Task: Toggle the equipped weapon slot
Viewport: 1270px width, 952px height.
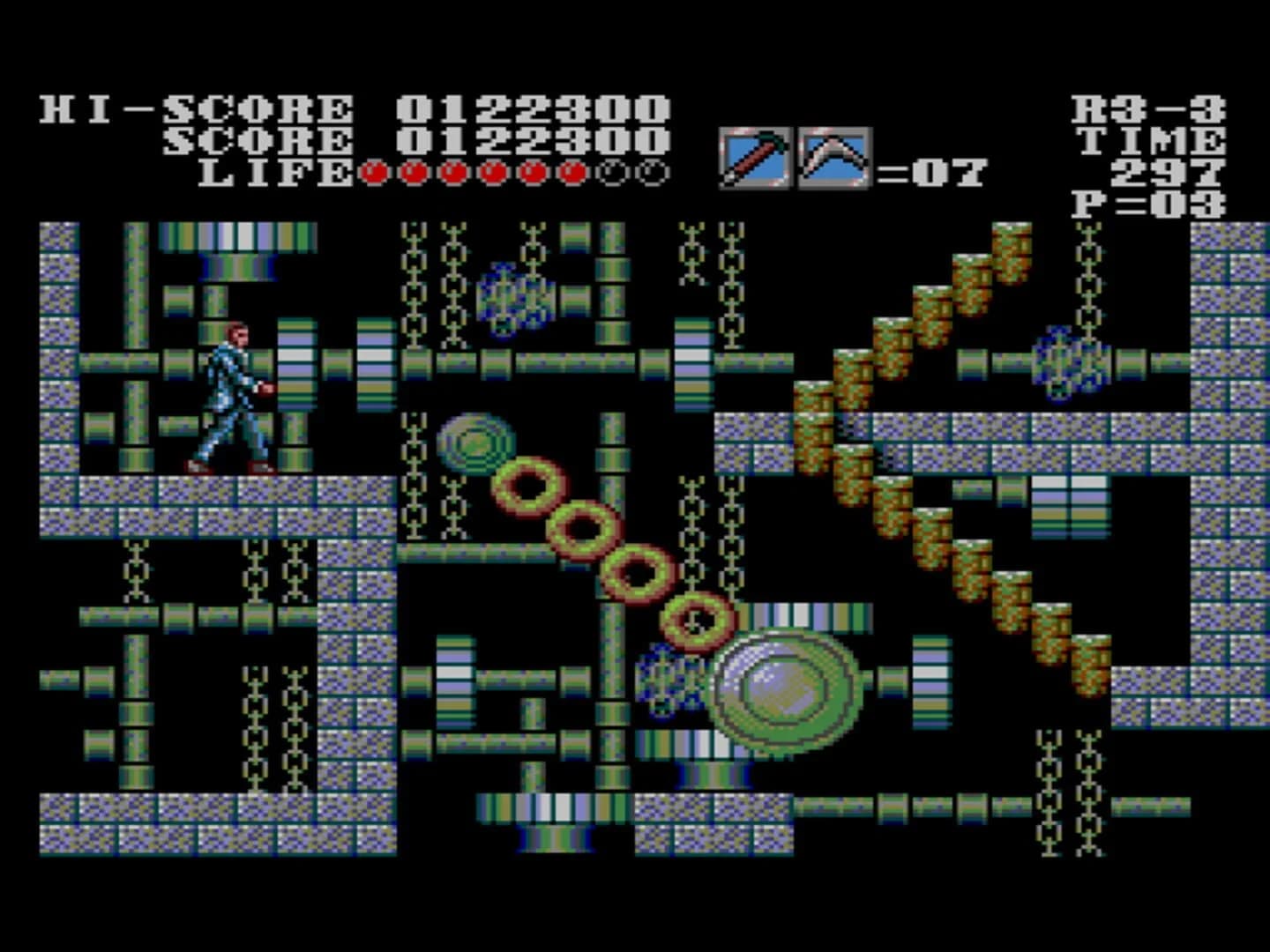Action: (754, 156)
